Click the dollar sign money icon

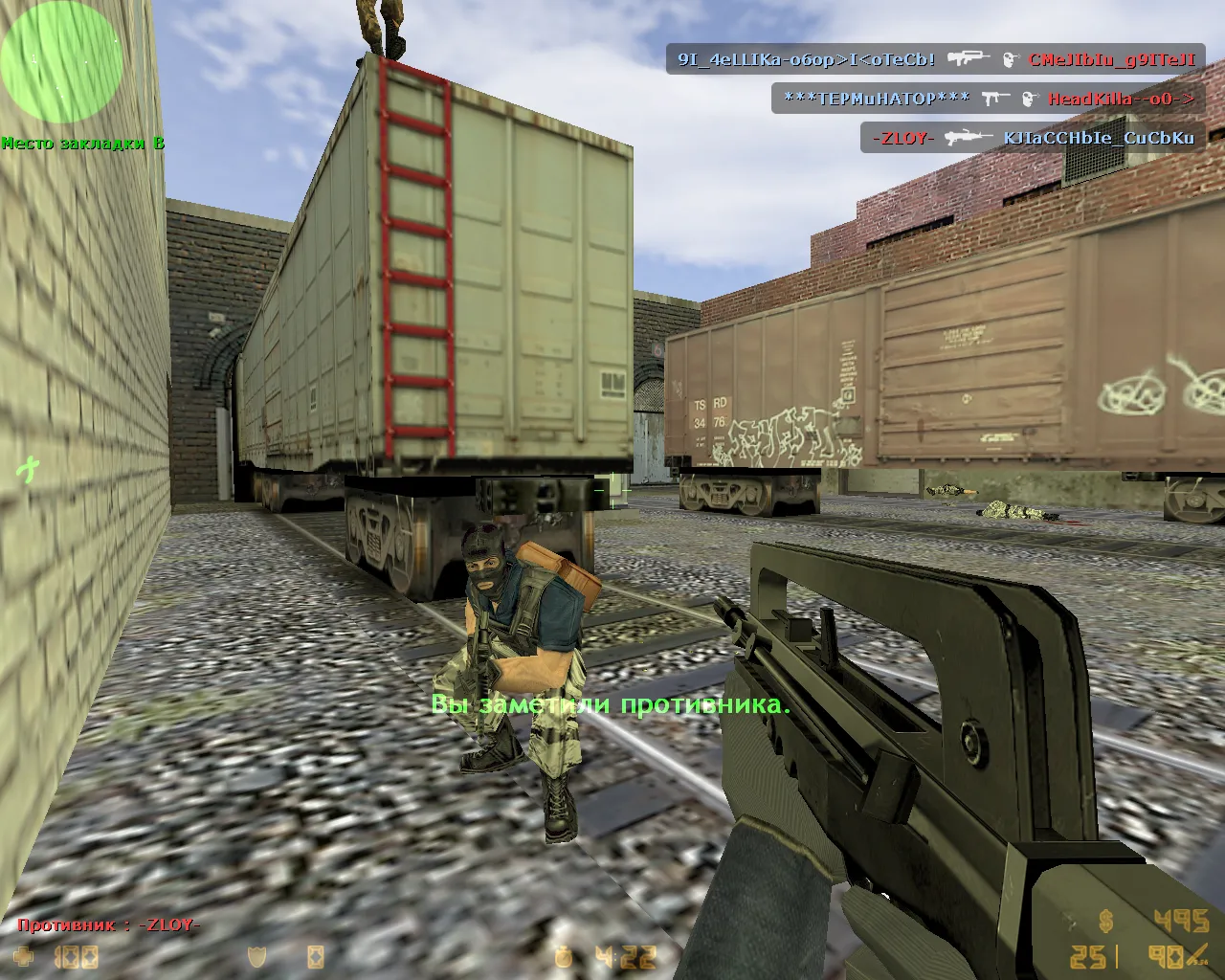click(x=1106, y=923)
